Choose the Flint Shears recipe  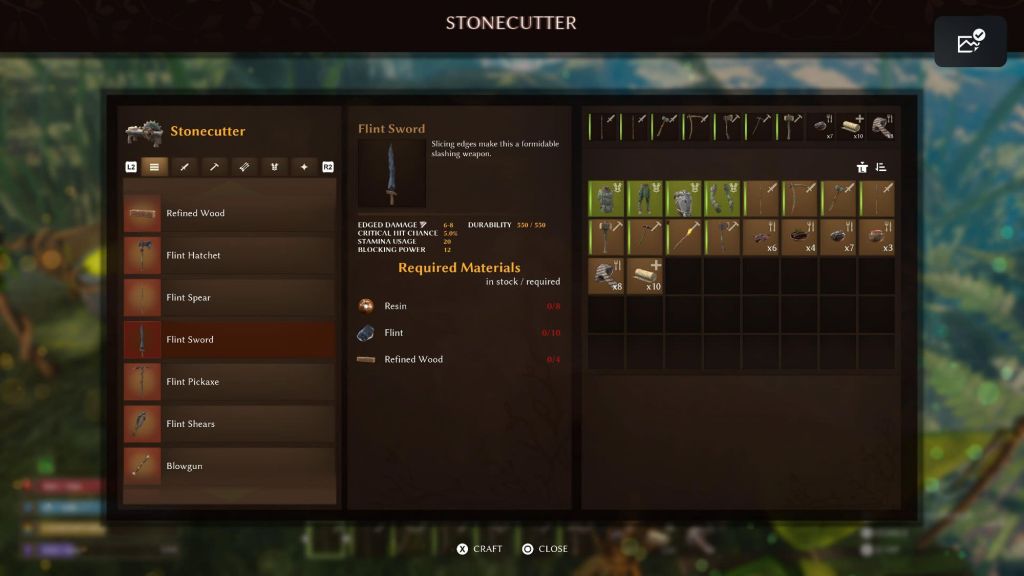click(x=229, y=424)
